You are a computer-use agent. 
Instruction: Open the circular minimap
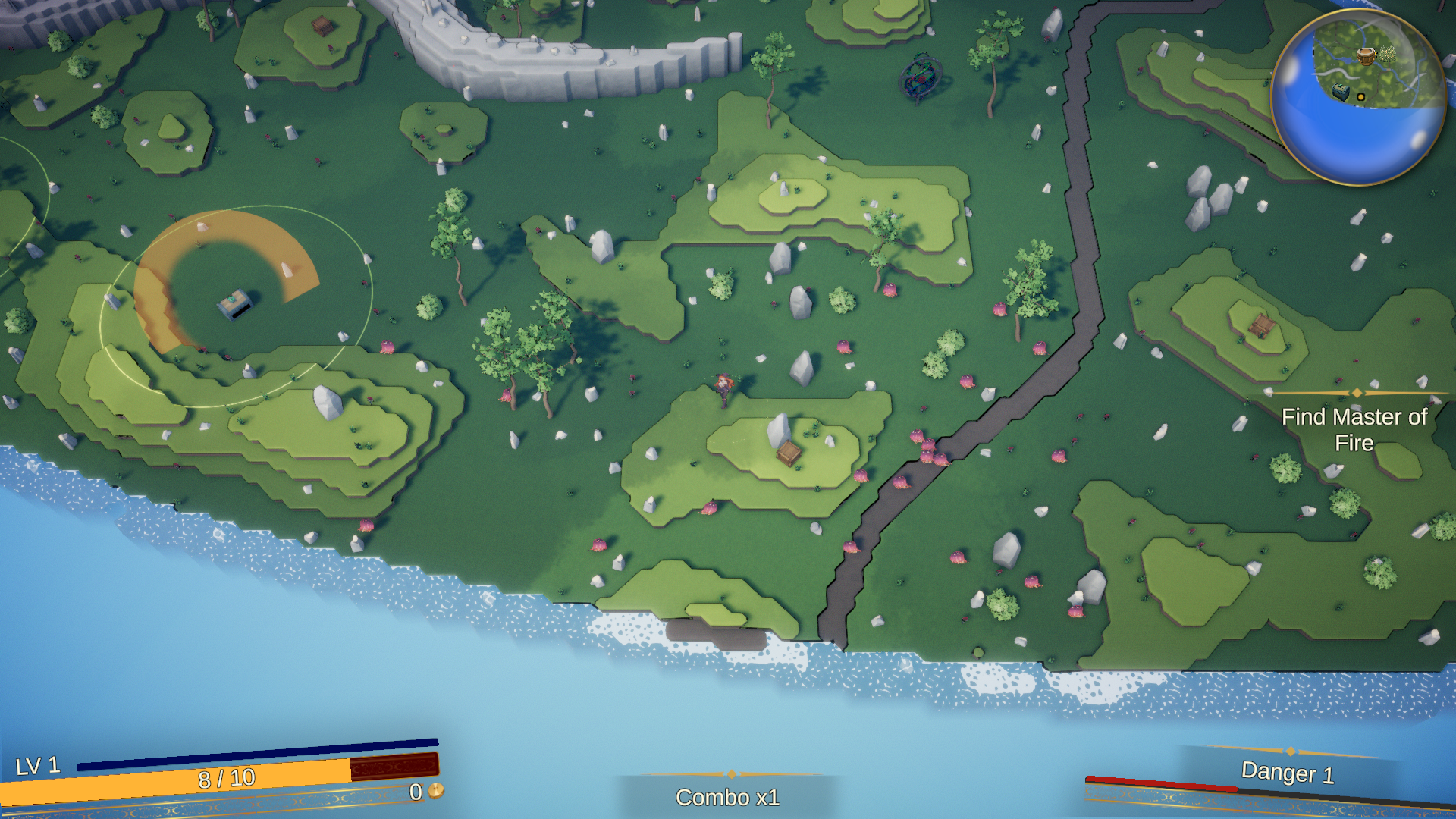(1358, 98)
